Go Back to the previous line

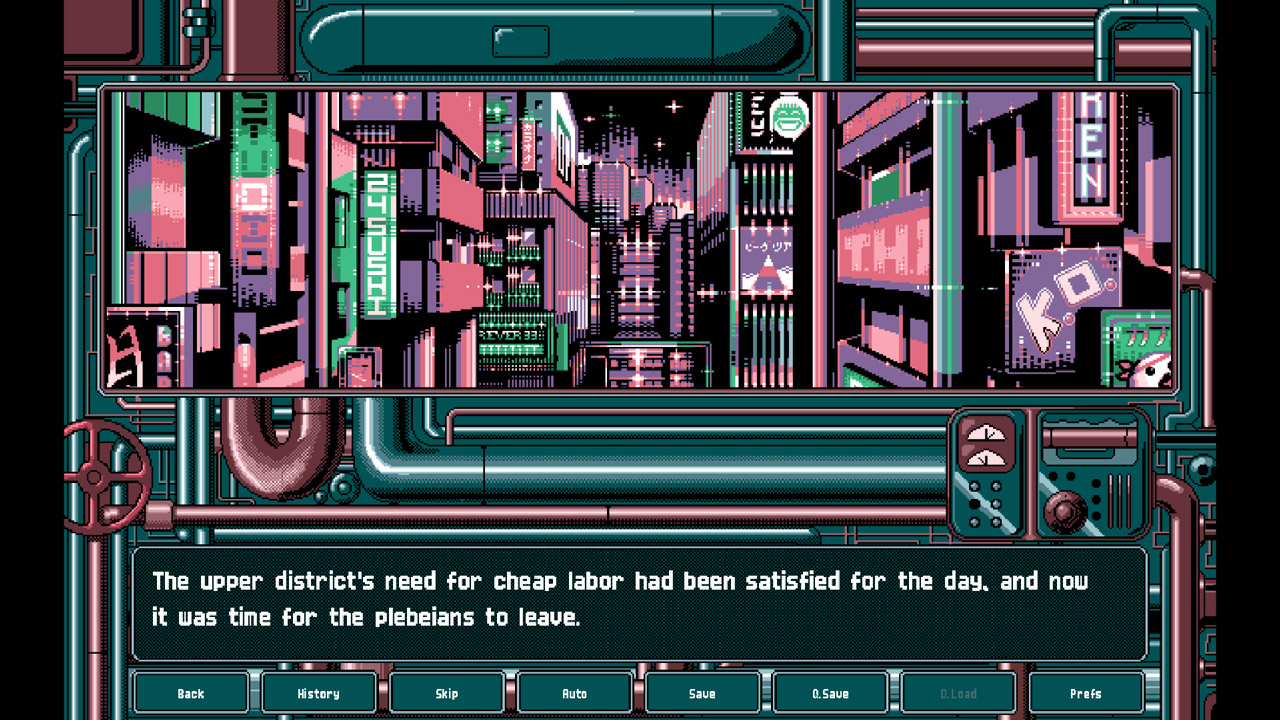pos(191,692)
